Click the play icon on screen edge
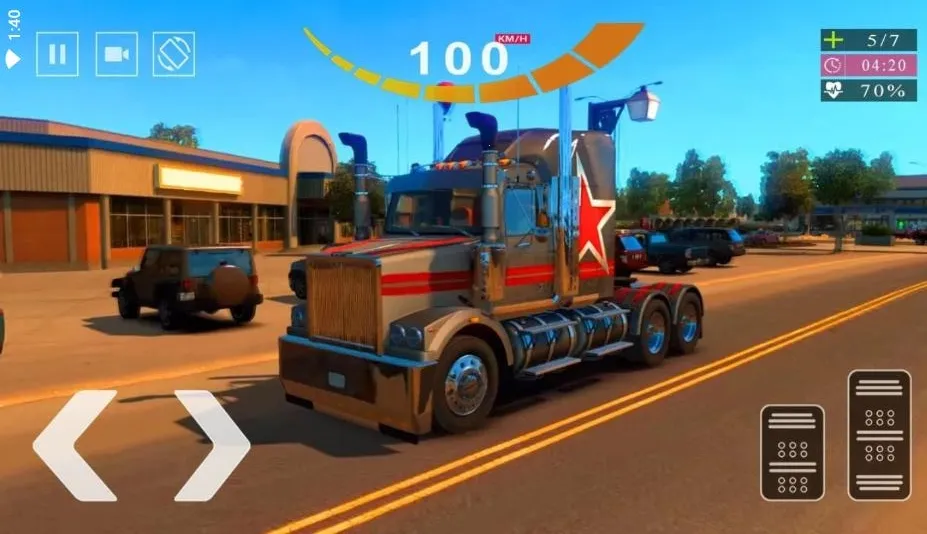 coord(13,59)
